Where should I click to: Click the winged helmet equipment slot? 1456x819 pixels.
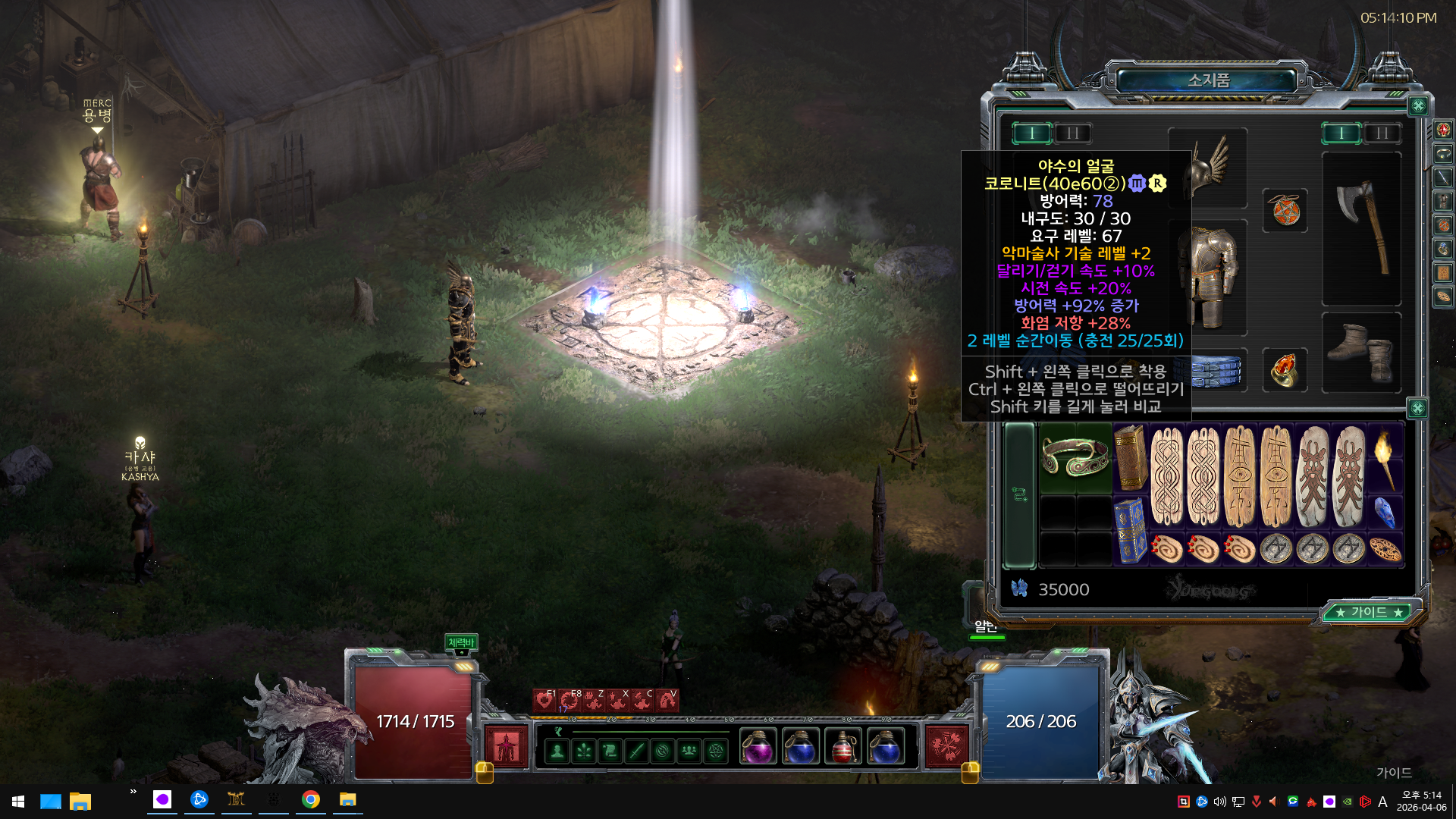click(x=1210, y=167)
